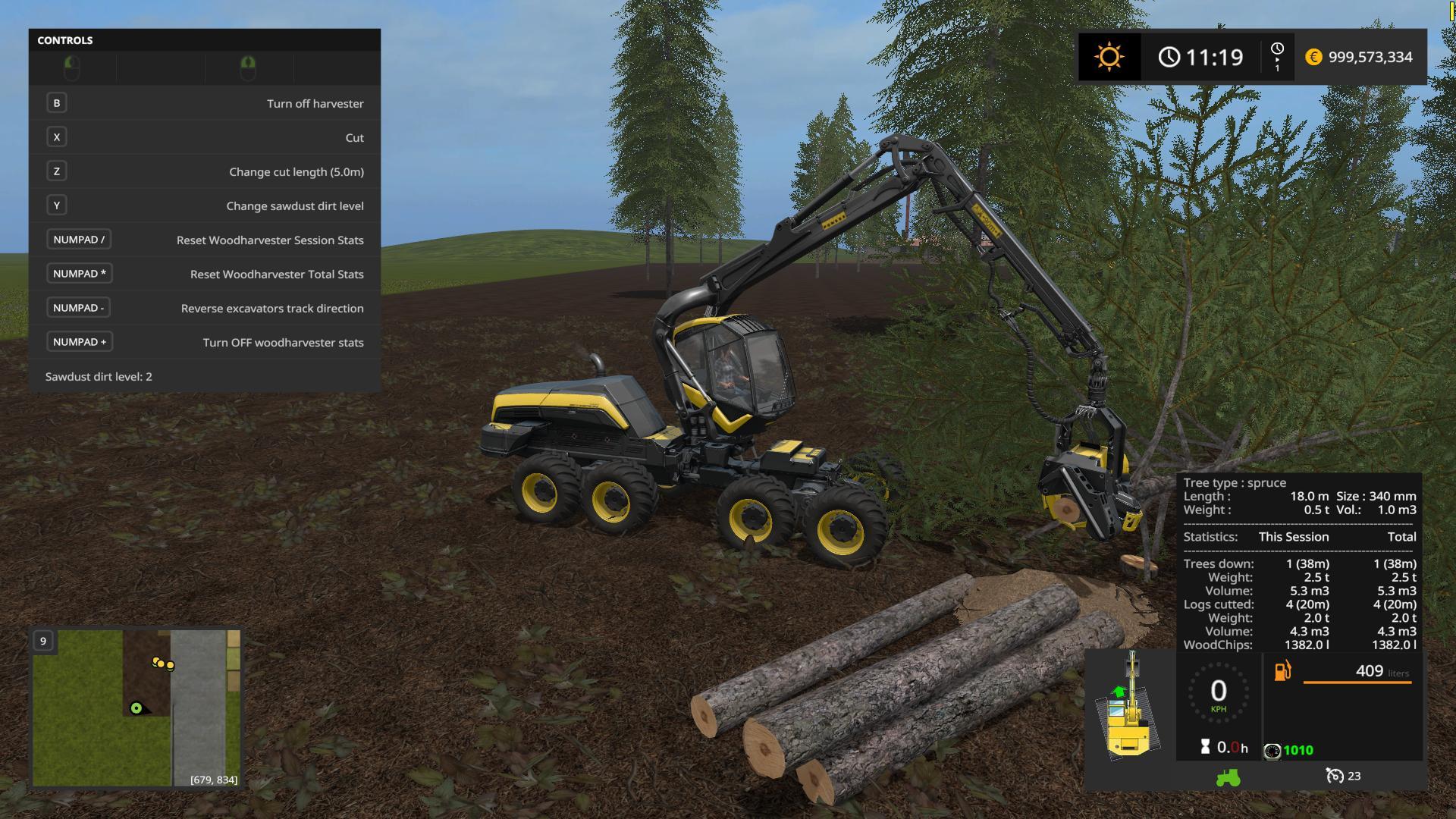Click the time scale clock icon
1456x819 pixels.
pos(1277,50)
